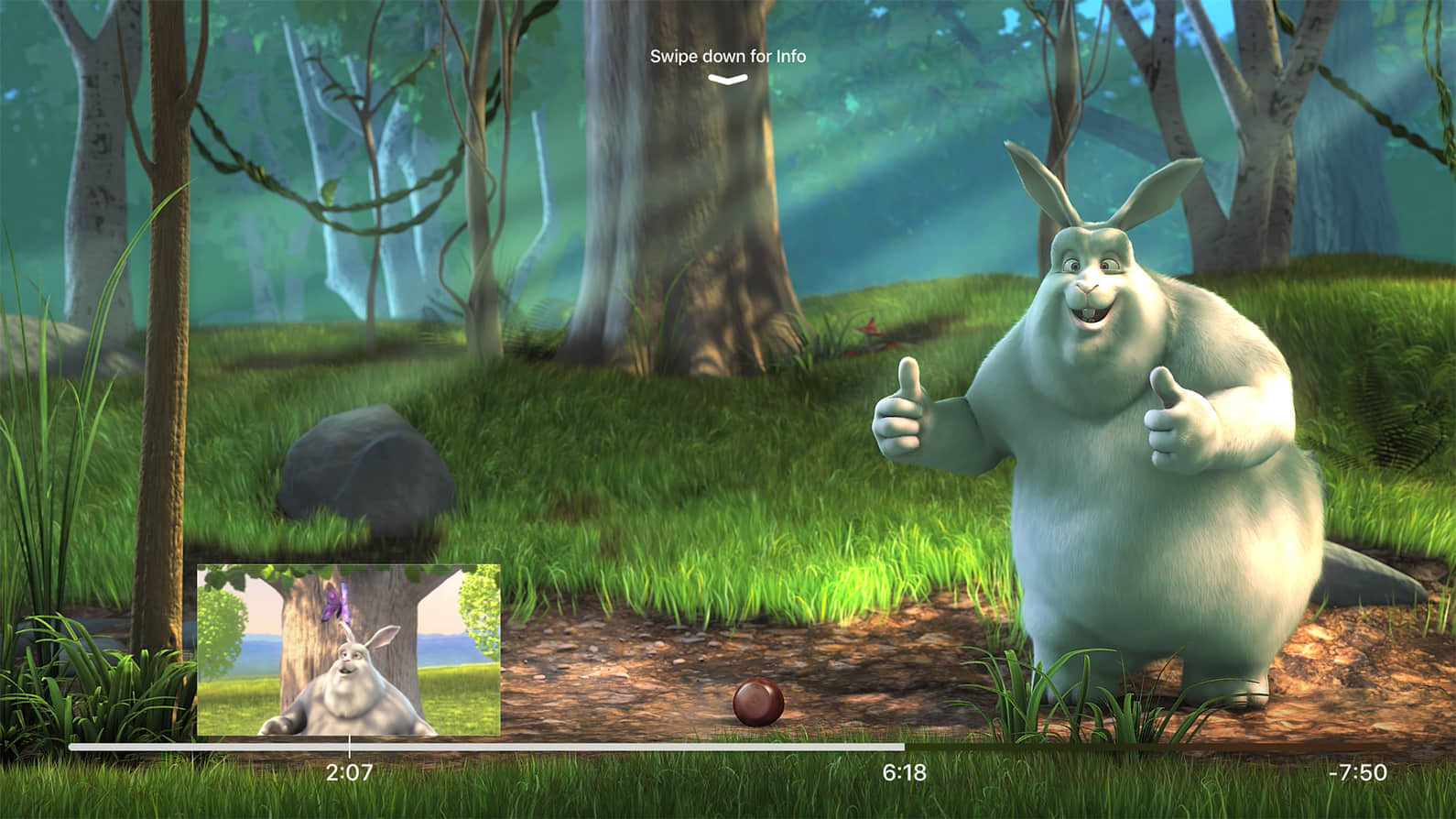Click the unplayed section of the progress bar

click(1145, 748)
